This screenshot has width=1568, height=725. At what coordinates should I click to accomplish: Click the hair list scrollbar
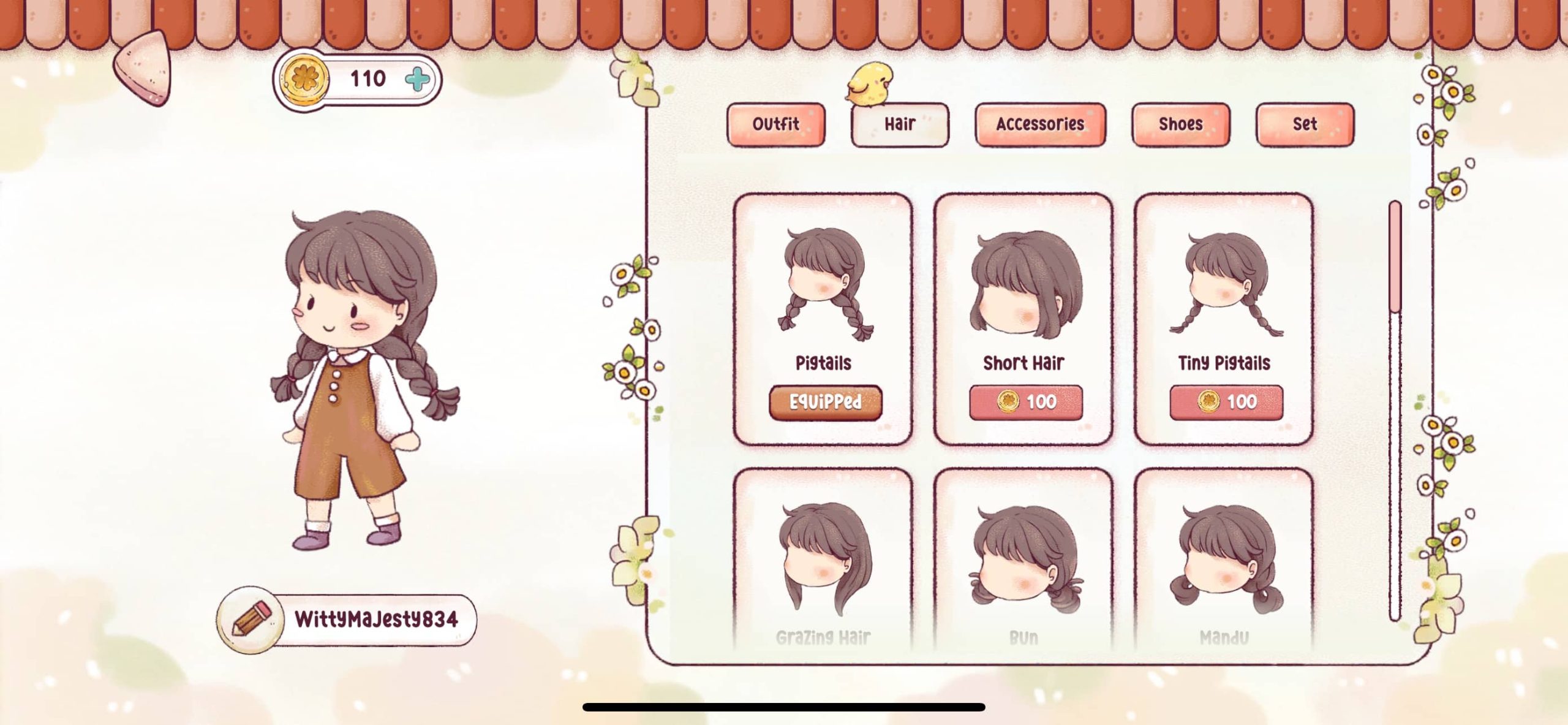pos(1395,411)
